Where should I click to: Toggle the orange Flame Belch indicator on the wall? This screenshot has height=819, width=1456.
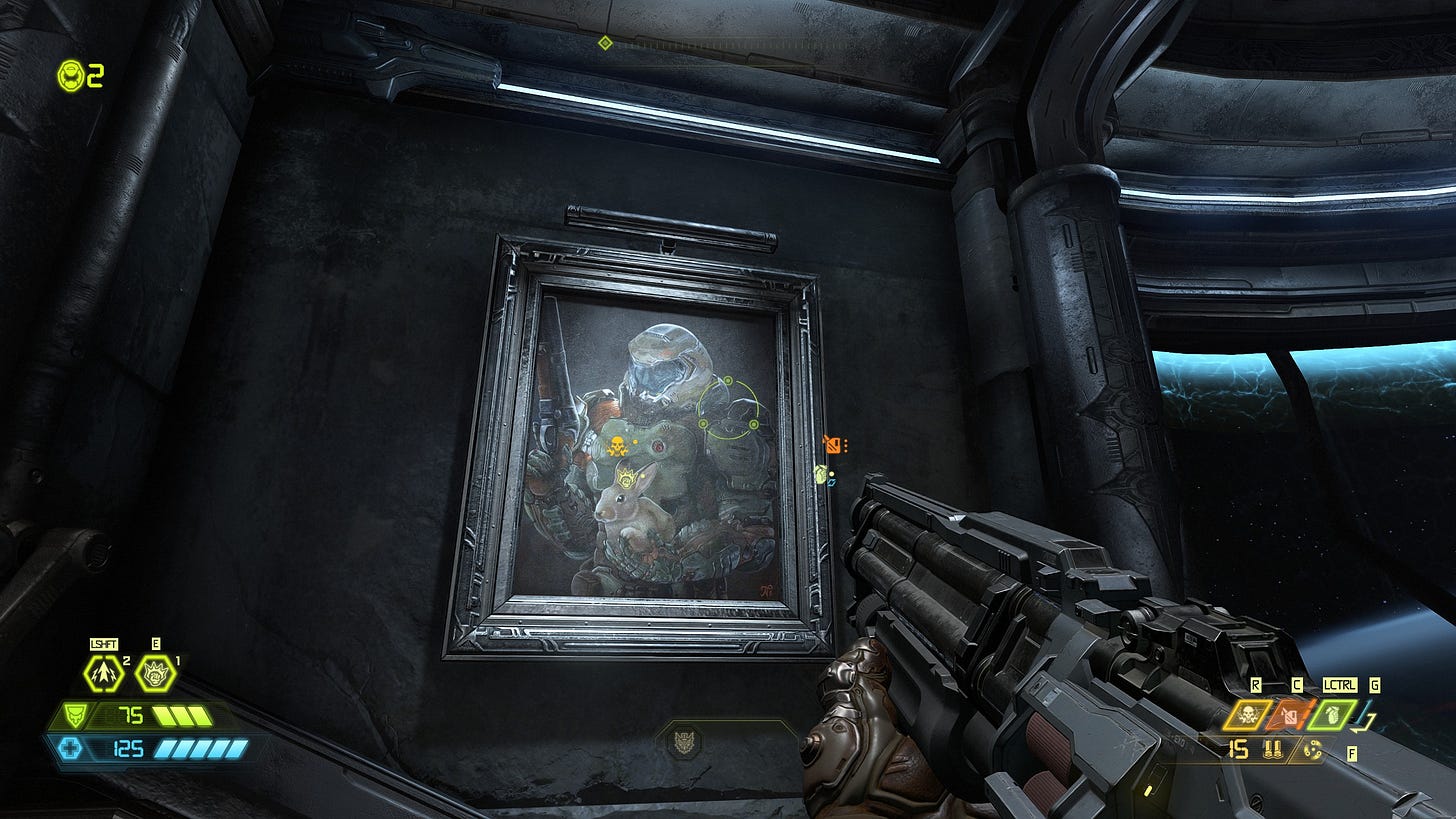(x=836, y=446)
